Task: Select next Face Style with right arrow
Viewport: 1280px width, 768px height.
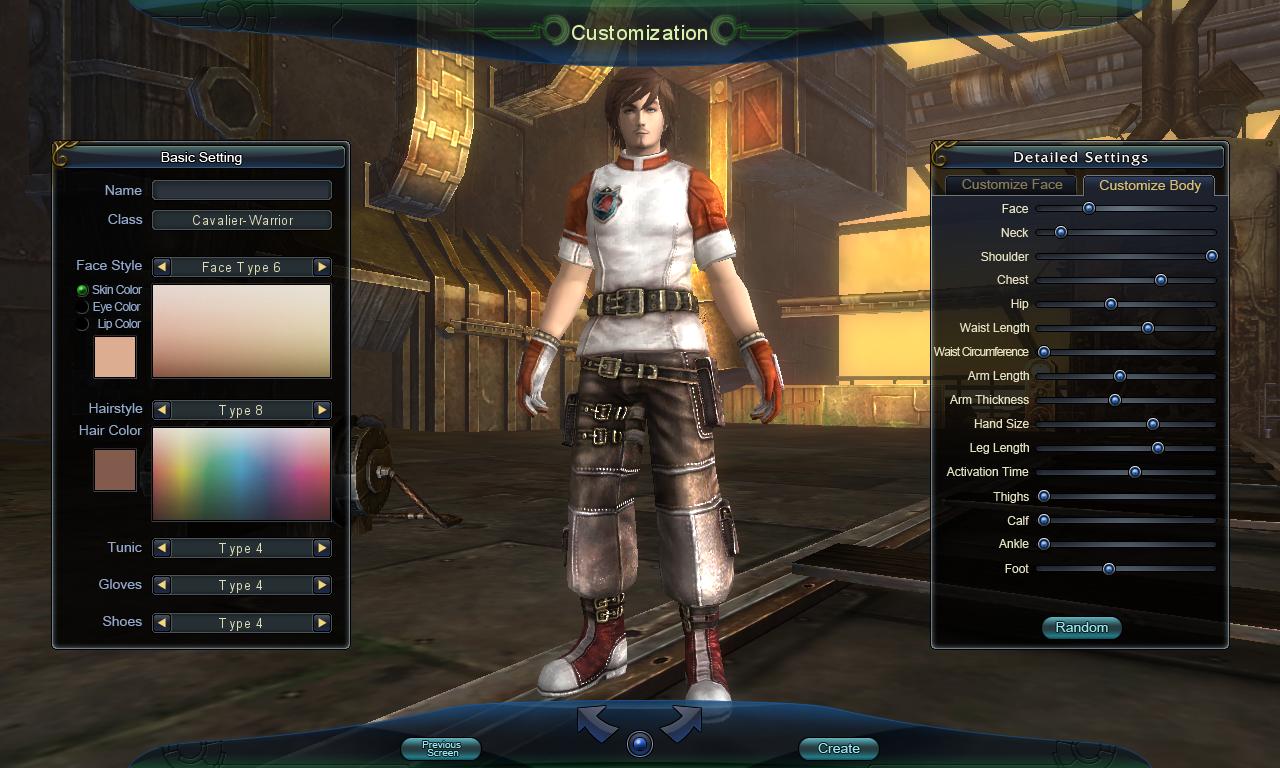Action: [321, 267]
